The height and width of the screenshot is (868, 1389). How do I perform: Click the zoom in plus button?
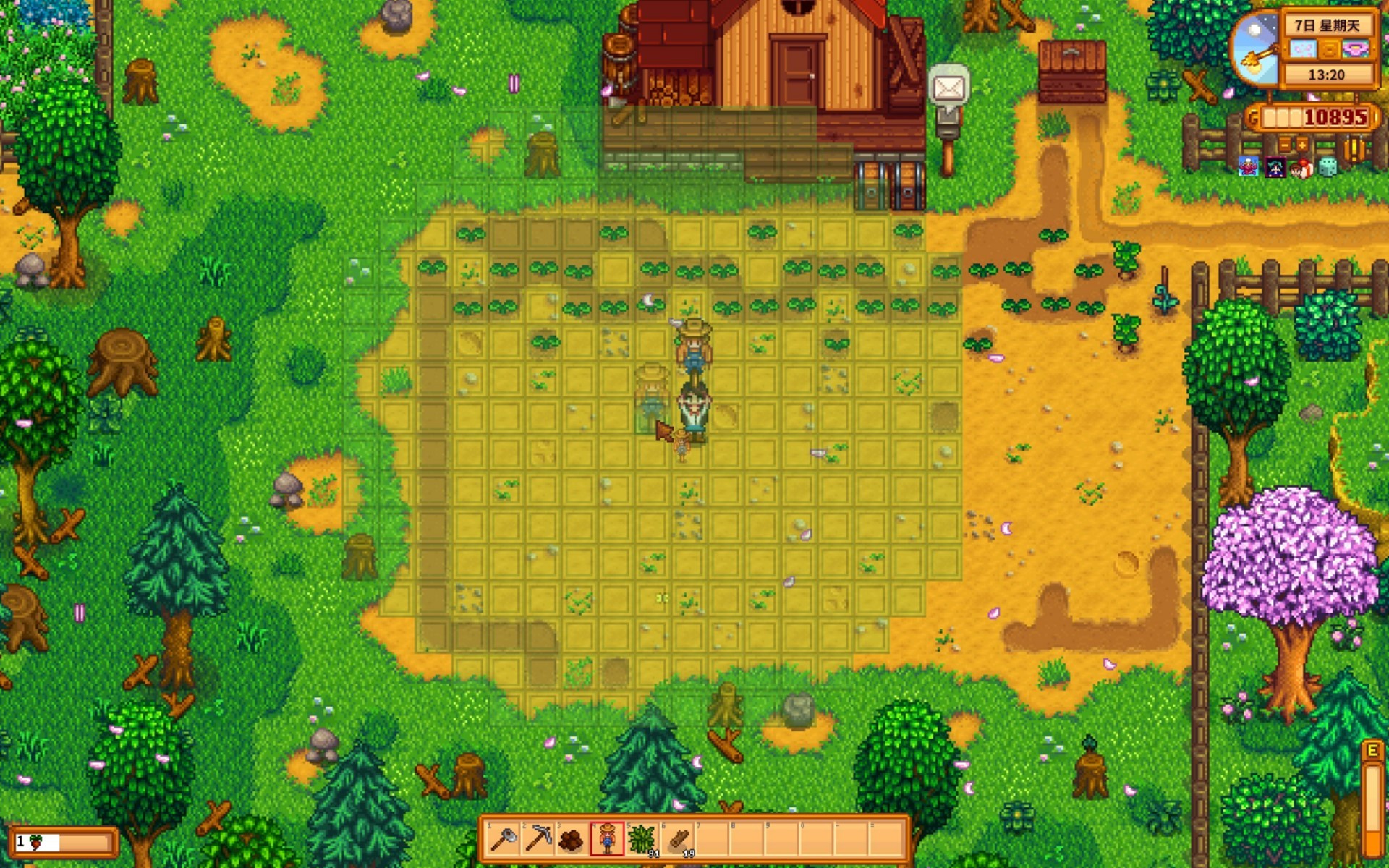(1302, 144)
